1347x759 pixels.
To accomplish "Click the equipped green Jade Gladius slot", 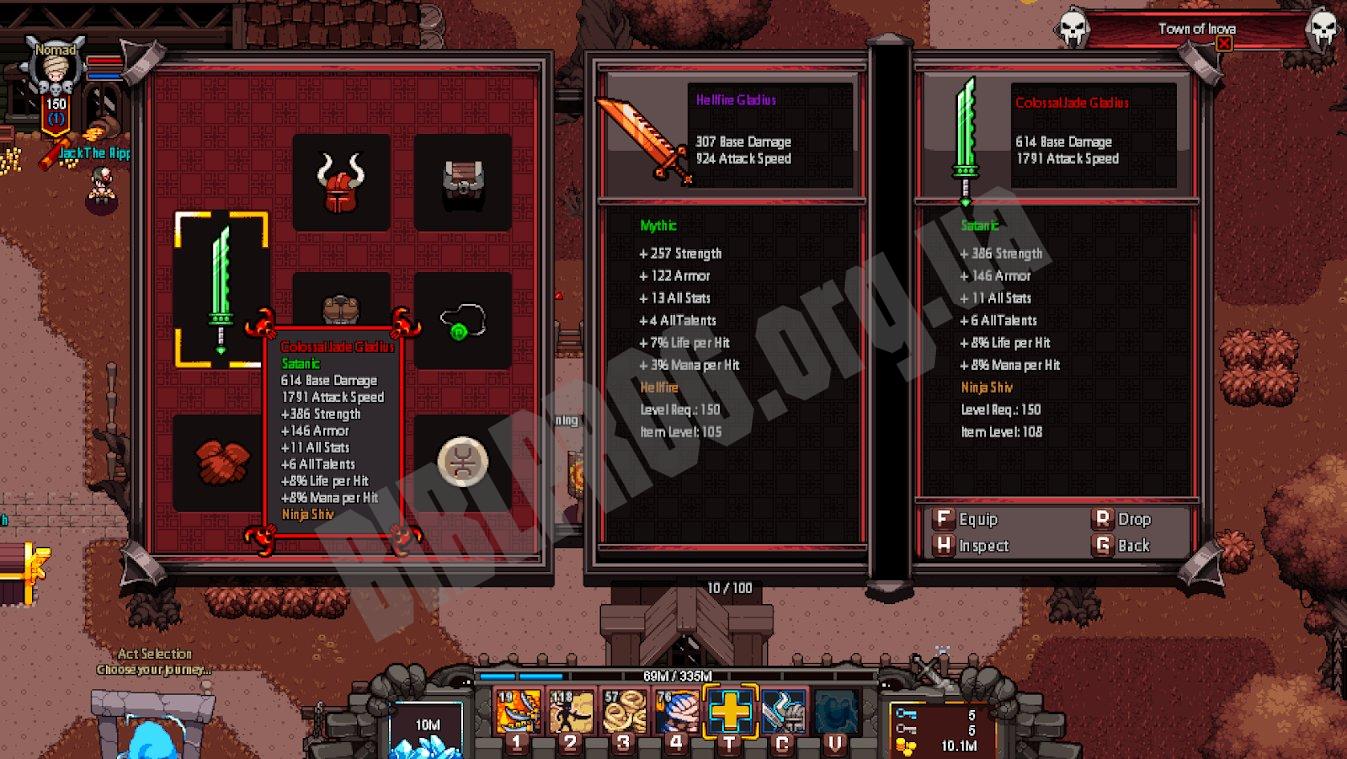I will [x=221, y=288].
